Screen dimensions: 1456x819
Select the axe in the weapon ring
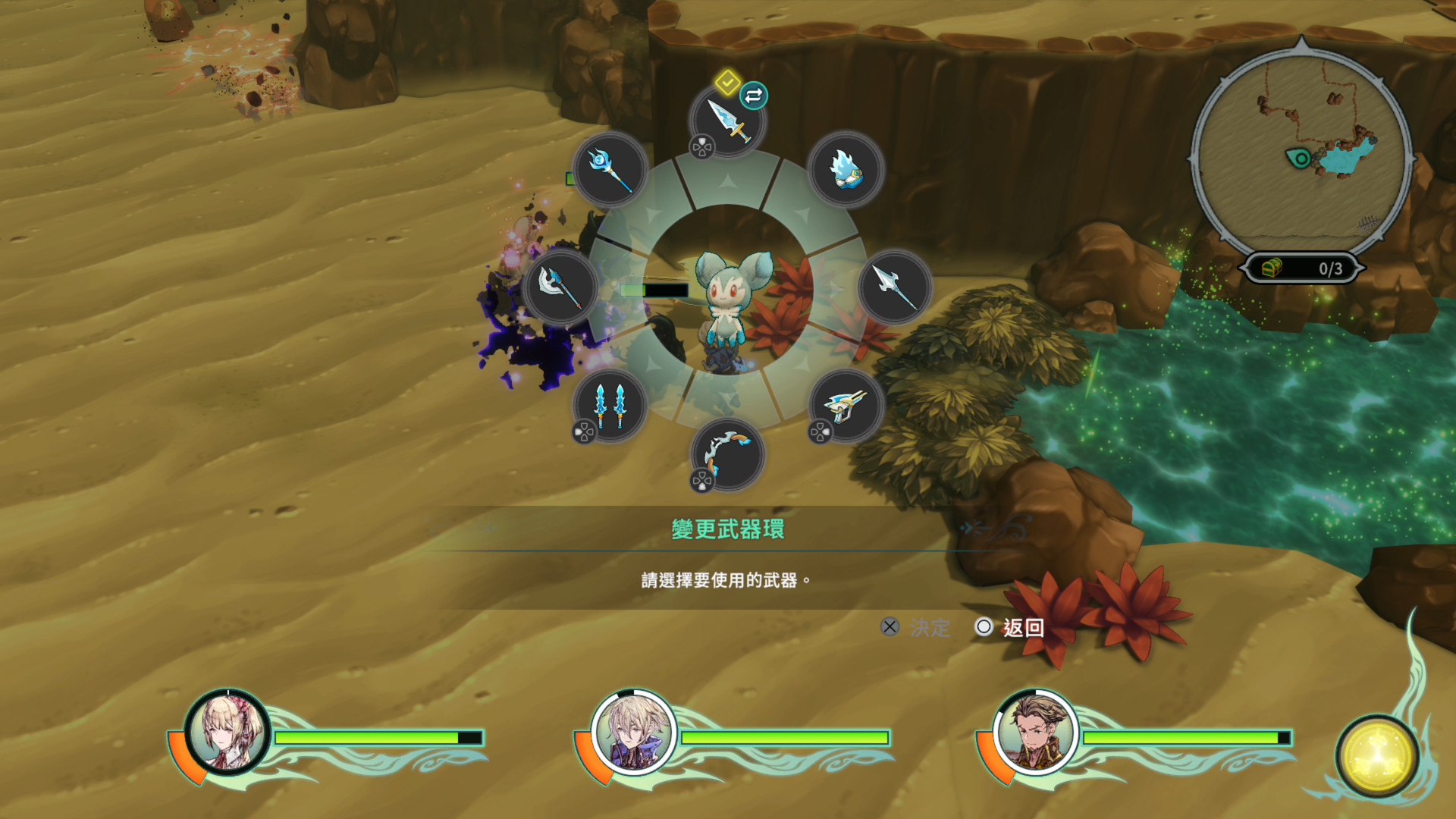click(x=560, y=287)
